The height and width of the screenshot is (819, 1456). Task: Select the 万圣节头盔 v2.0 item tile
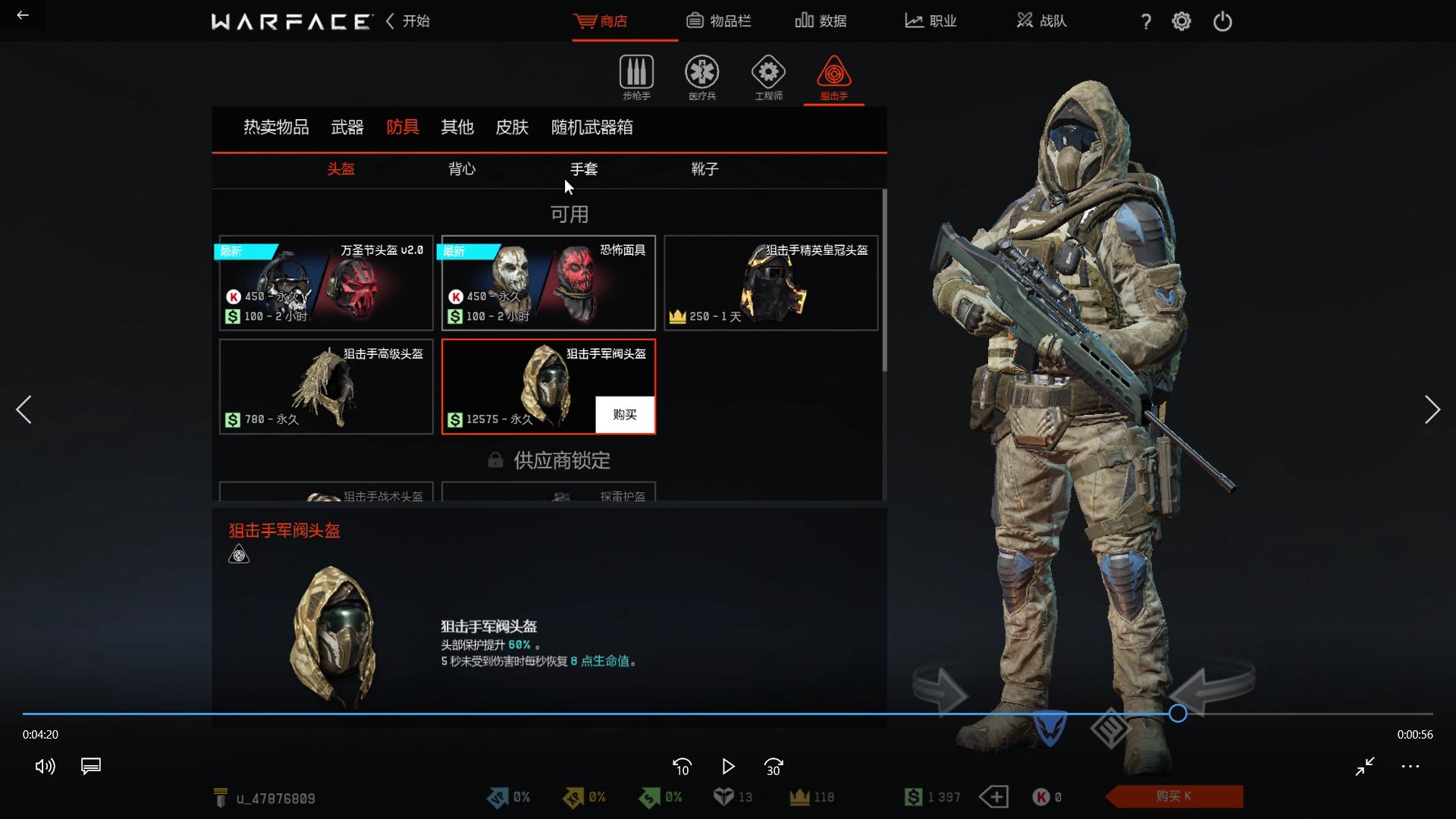[x=326, y=283]
